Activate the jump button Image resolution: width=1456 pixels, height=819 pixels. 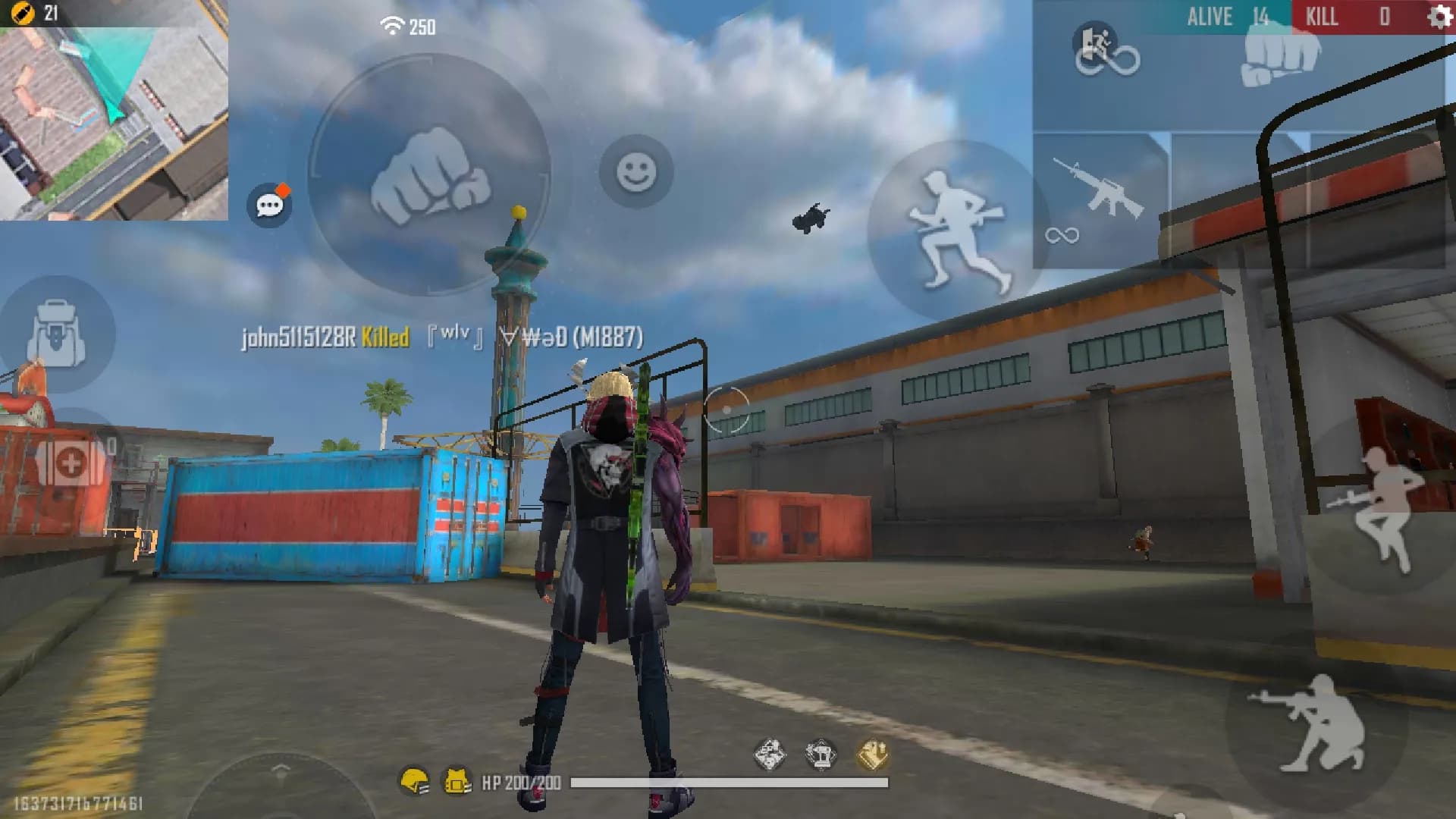pos(1382,508)
